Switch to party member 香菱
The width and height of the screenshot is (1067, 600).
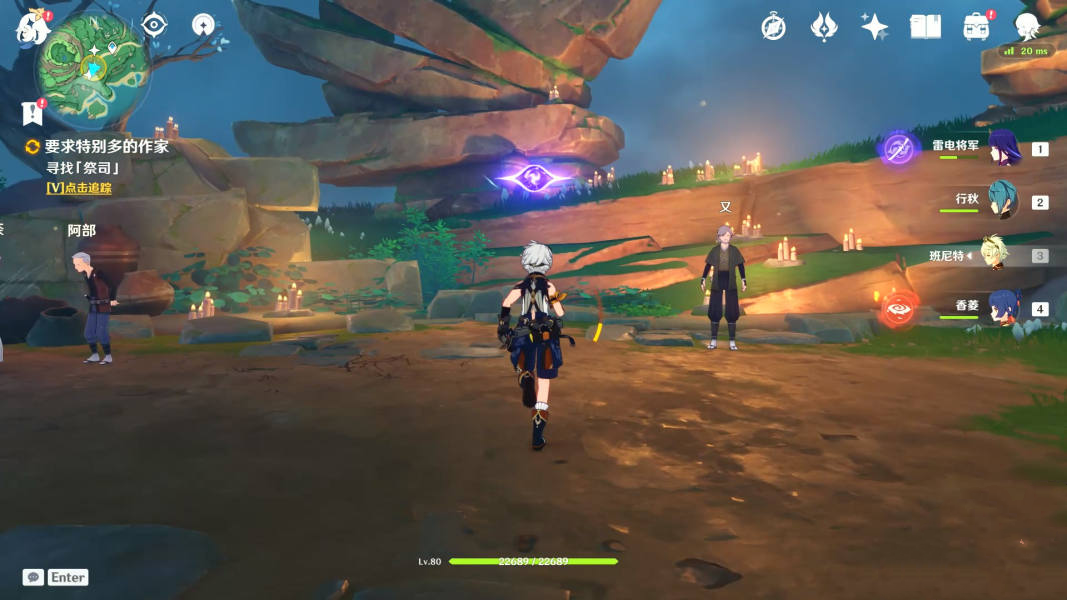[x=1003, y=308]
